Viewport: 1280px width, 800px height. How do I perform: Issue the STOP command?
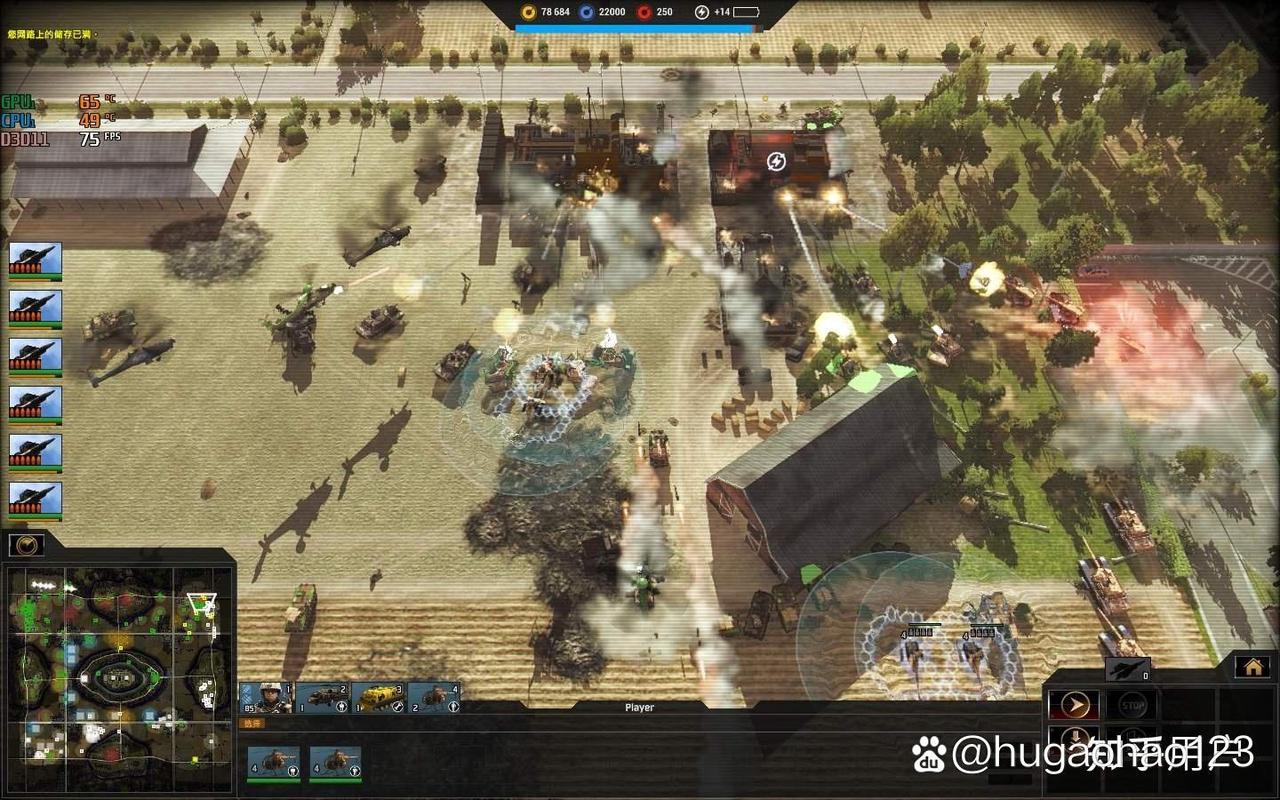click(x=1131, y=705)
